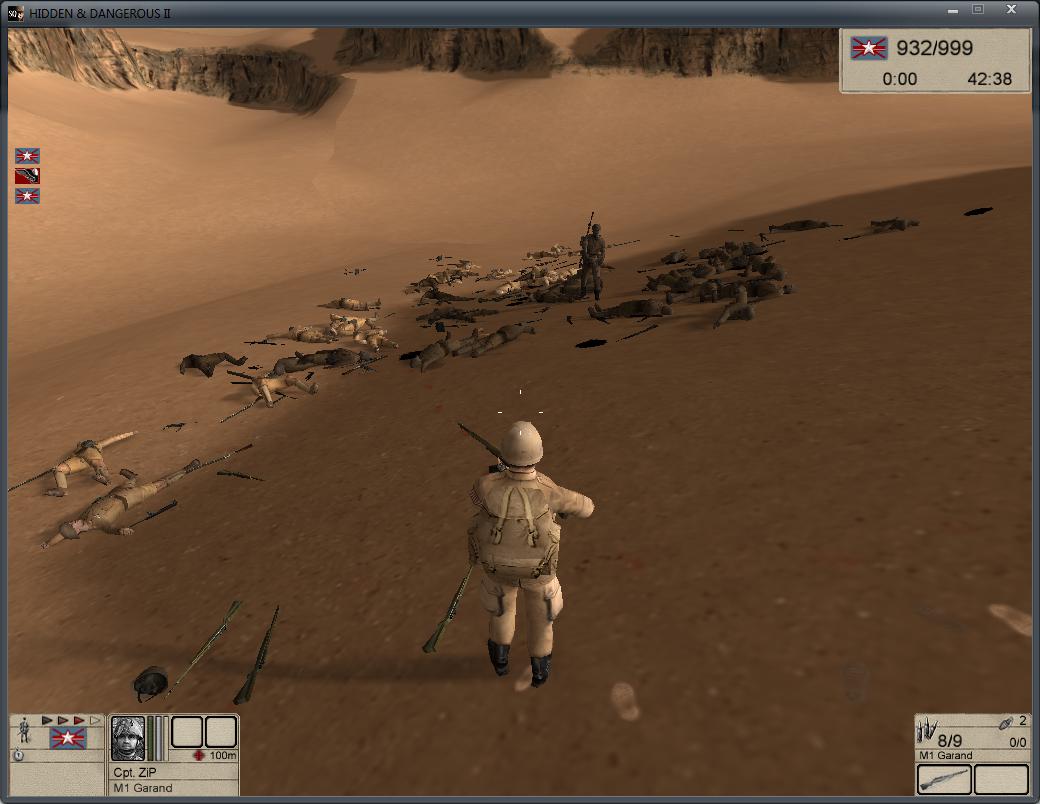This screenshot has width=1040, height=804.
Task: Close the Hidden & Dangerous II window
Action: 1012,9
